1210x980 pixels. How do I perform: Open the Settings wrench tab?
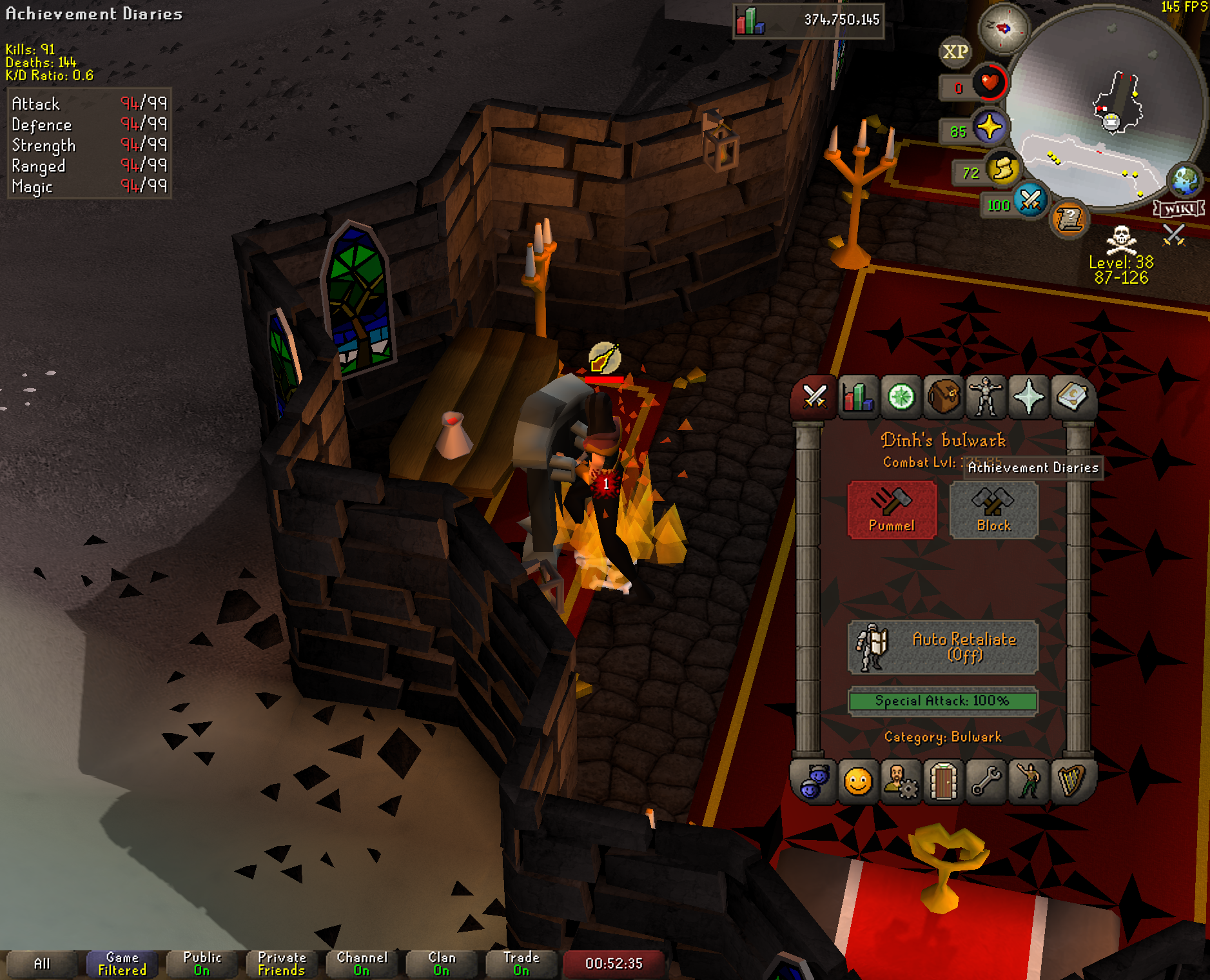[986, 782]
